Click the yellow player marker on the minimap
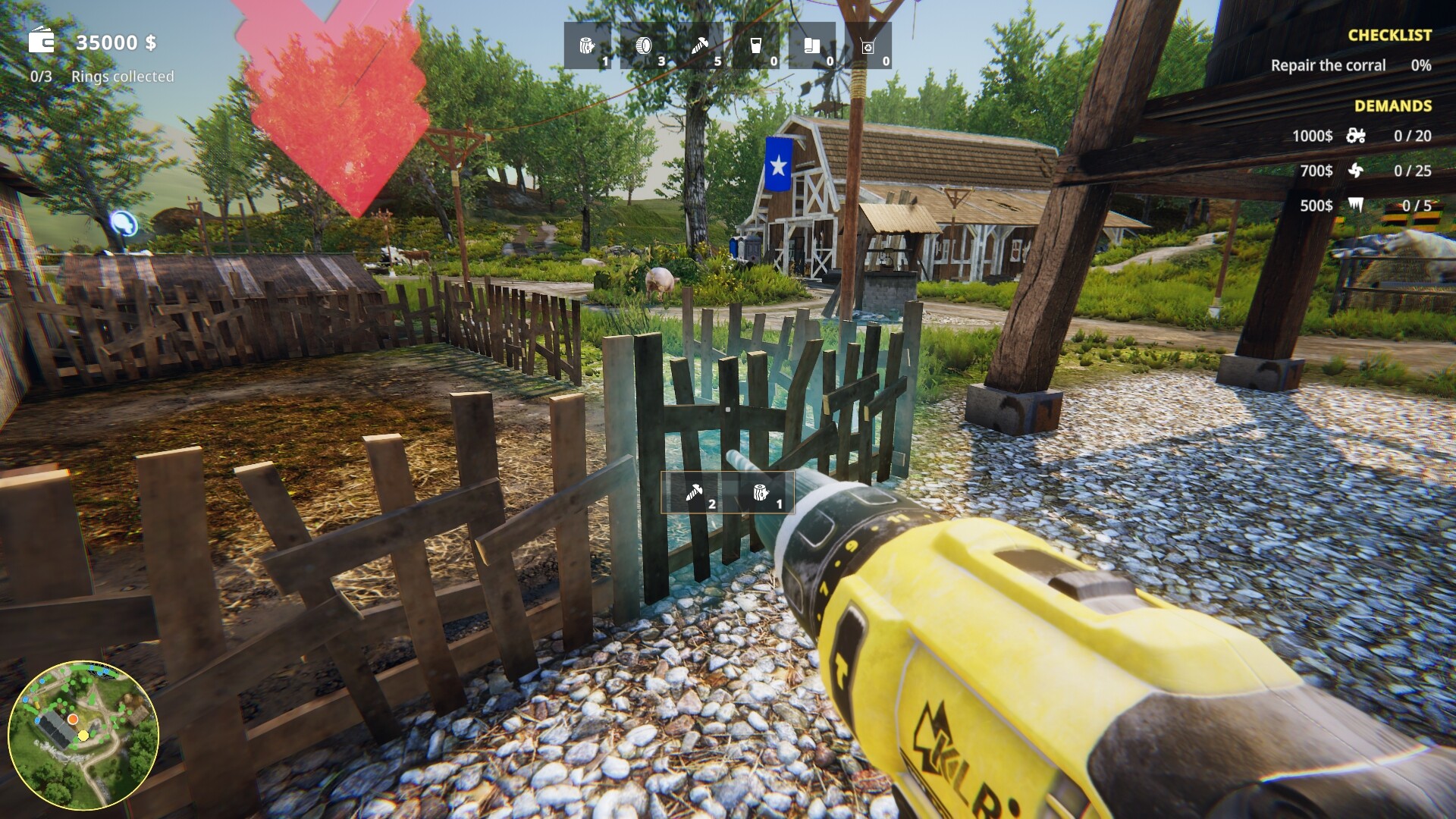Image resolution: width=1456 pixels, height=819 pixels. (83, 736)
